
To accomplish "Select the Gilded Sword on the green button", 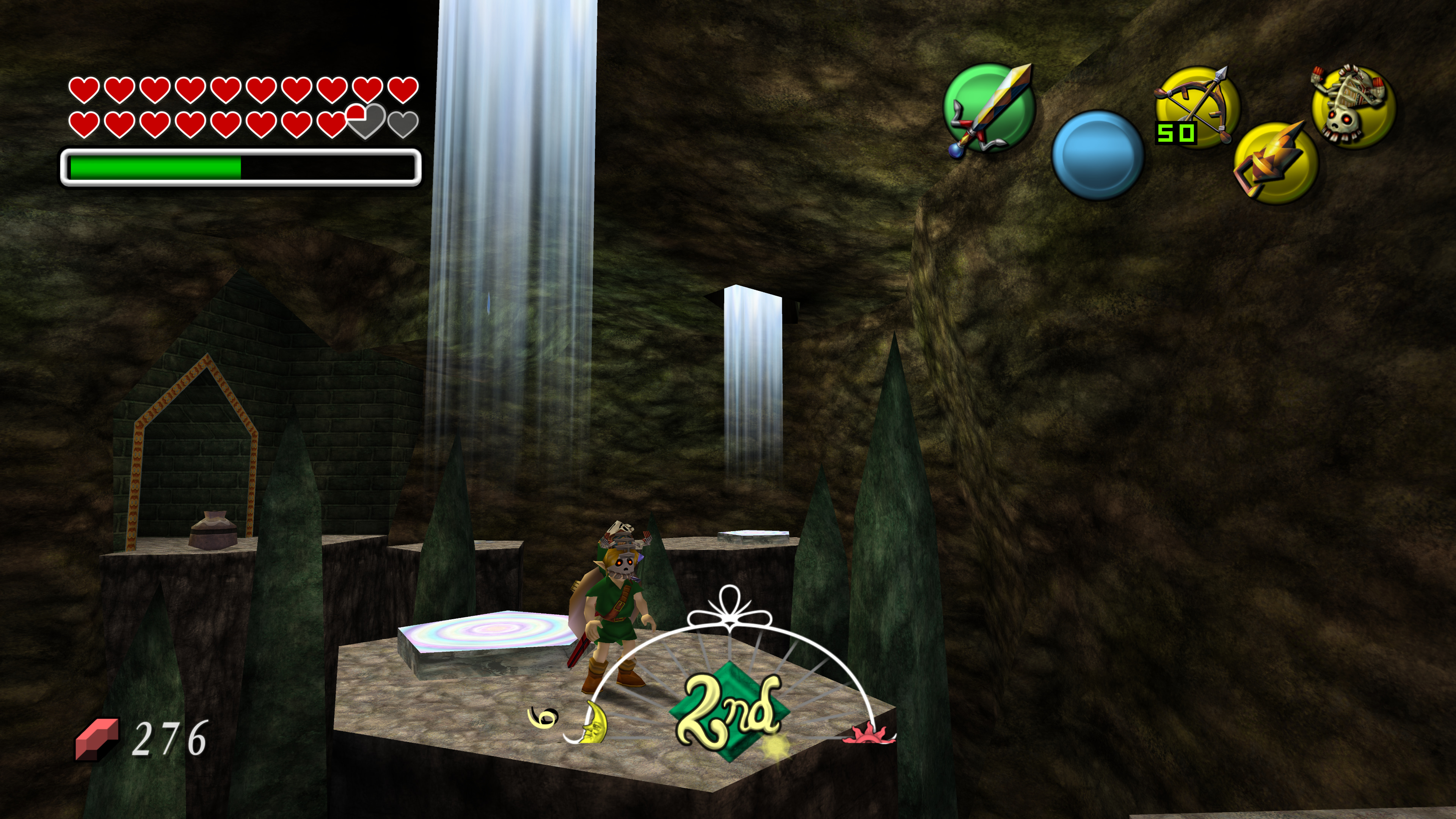I will (x=989, y=108).
